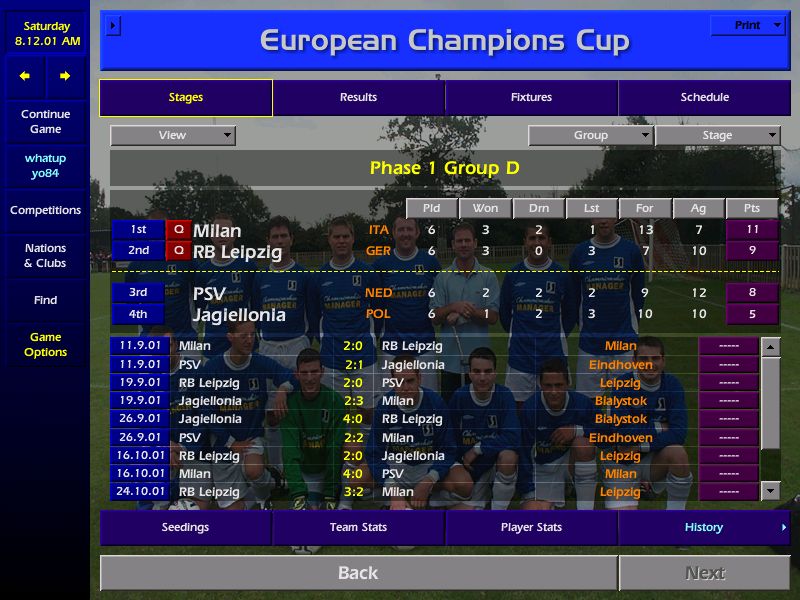
Task: Open the Find search option
Action: [45, 300]
